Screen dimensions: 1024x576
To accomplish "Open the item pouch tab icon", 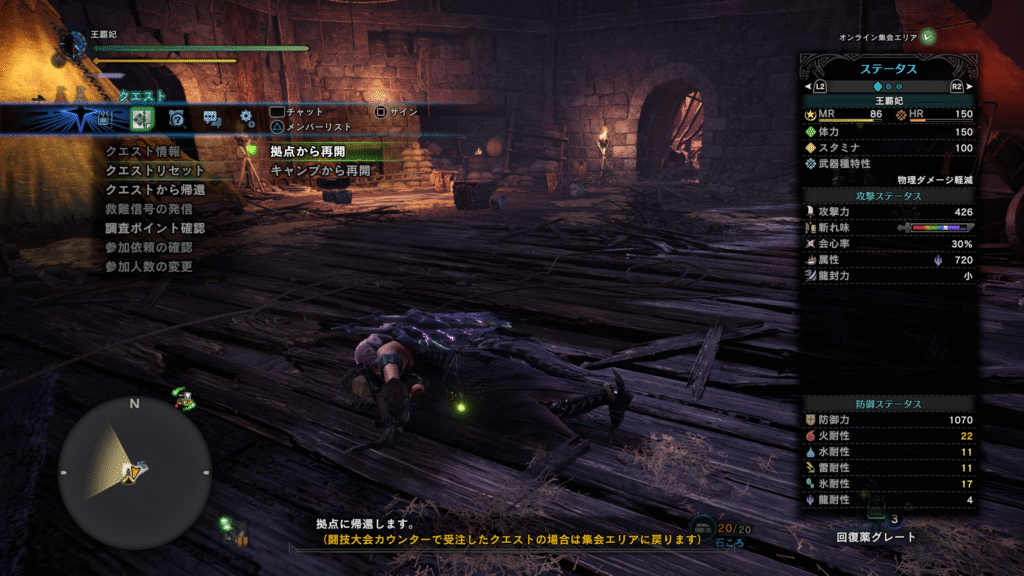I will [x=104, y=119].
